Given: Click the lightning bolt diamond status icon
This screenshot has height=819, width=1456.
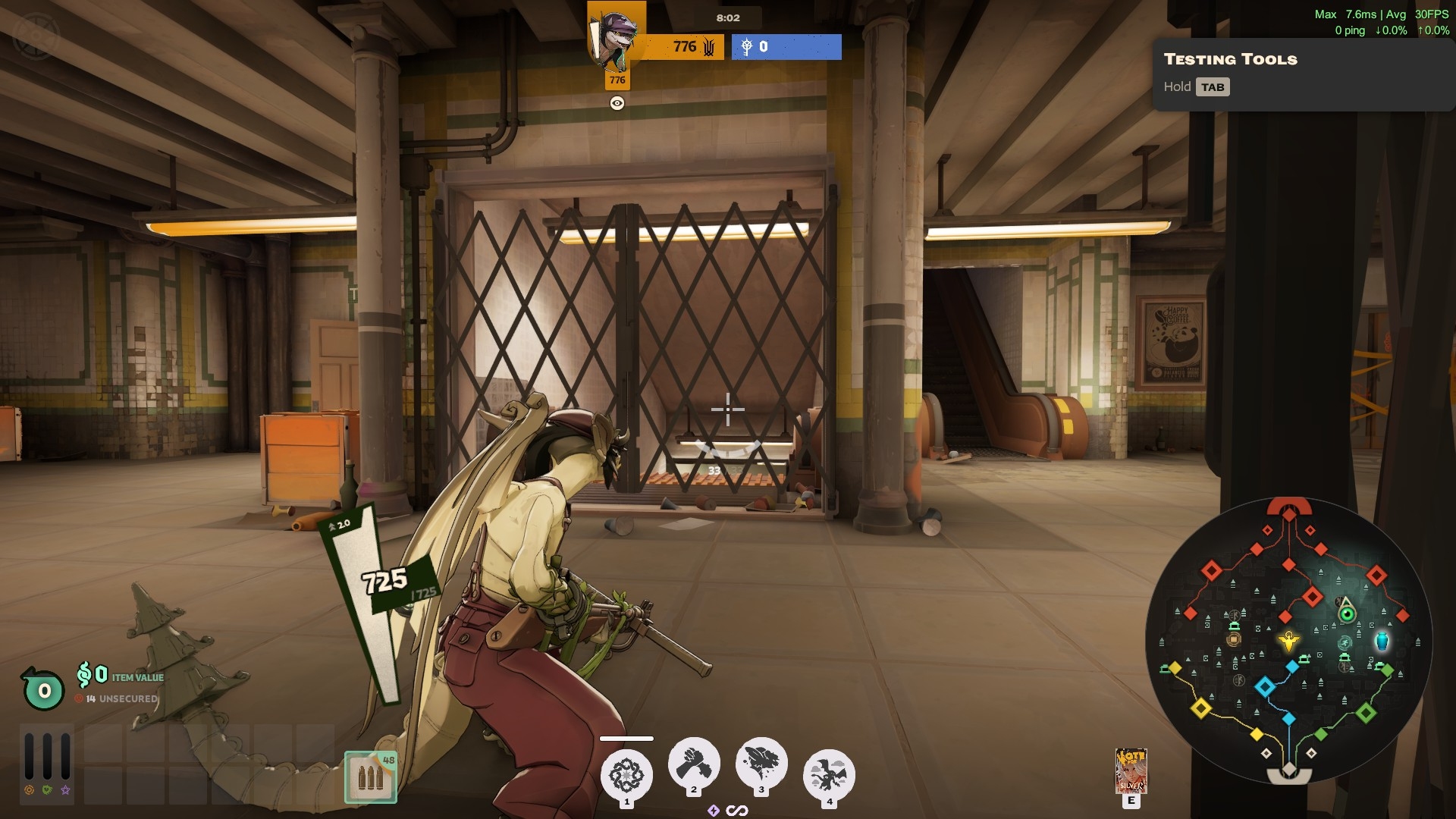Looking at the screenshot, I should [x=713, y=811].
